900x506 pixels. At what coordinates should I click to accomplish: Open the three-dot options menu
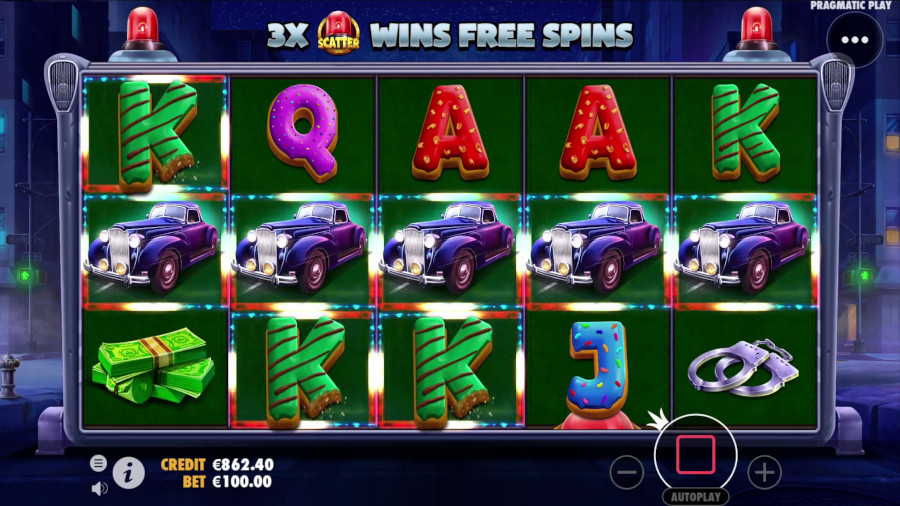tap(855, 41)
